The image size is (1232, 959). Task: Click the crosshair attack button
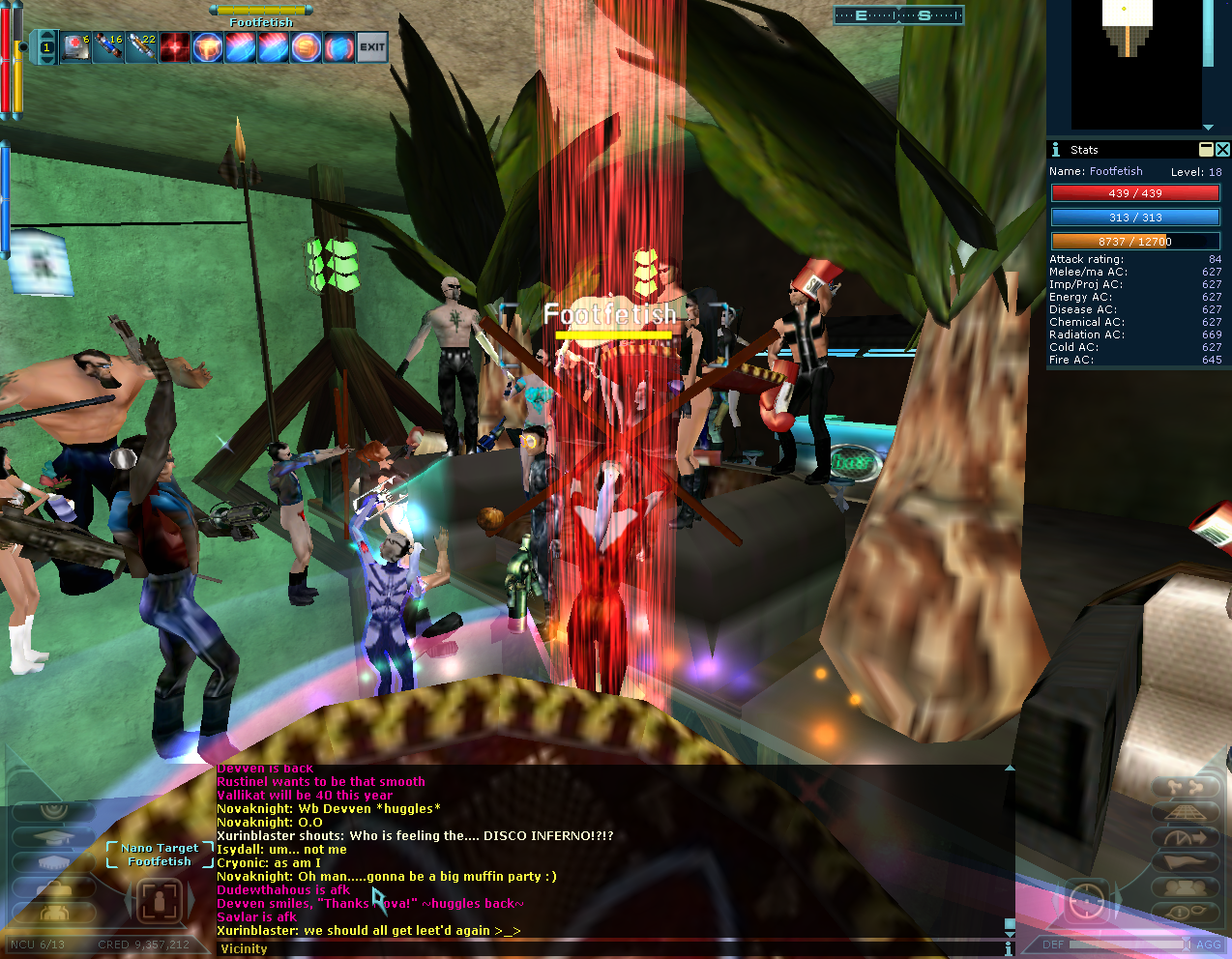[x=1088, y=901]
